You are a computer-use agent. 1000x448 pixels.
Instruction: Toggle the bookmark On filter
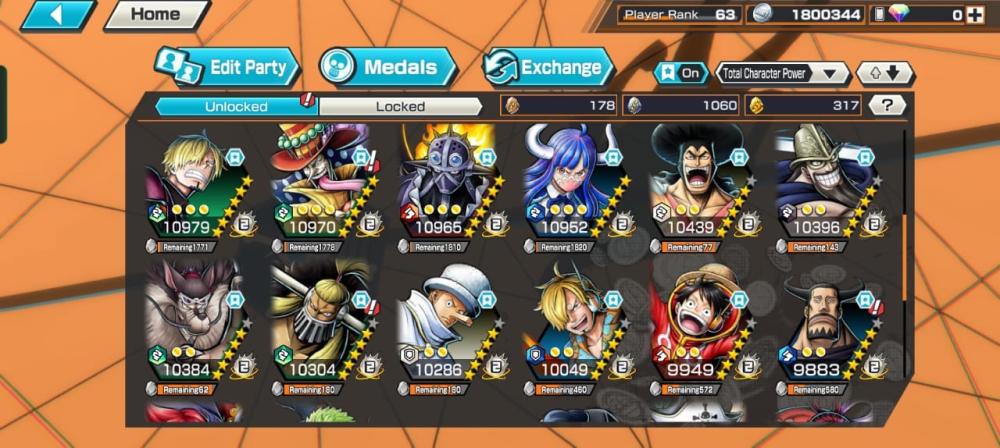point(680,73)
